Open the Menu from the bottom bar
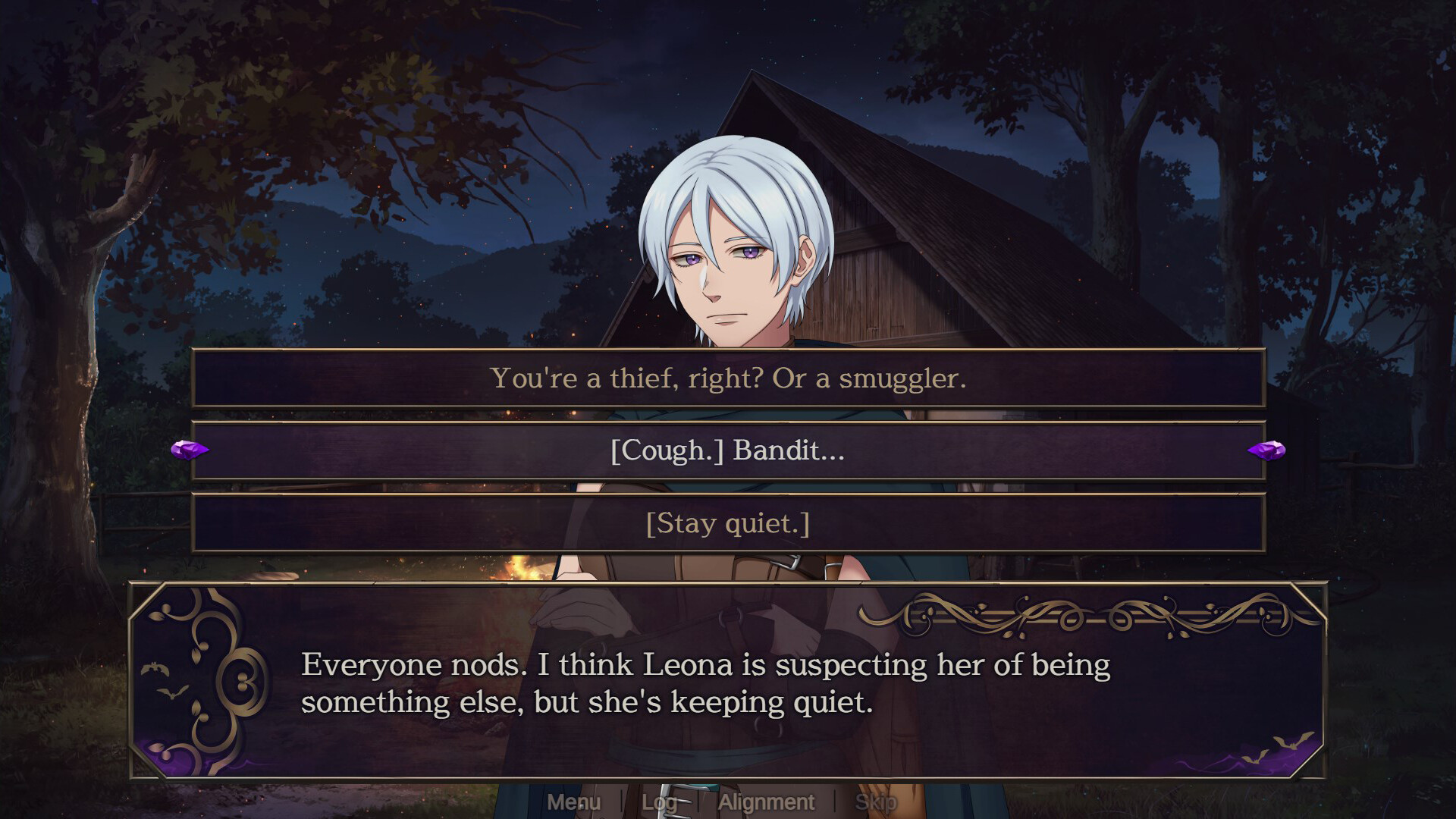This screenshot has width=1456, height=819. tap(574, 802)
